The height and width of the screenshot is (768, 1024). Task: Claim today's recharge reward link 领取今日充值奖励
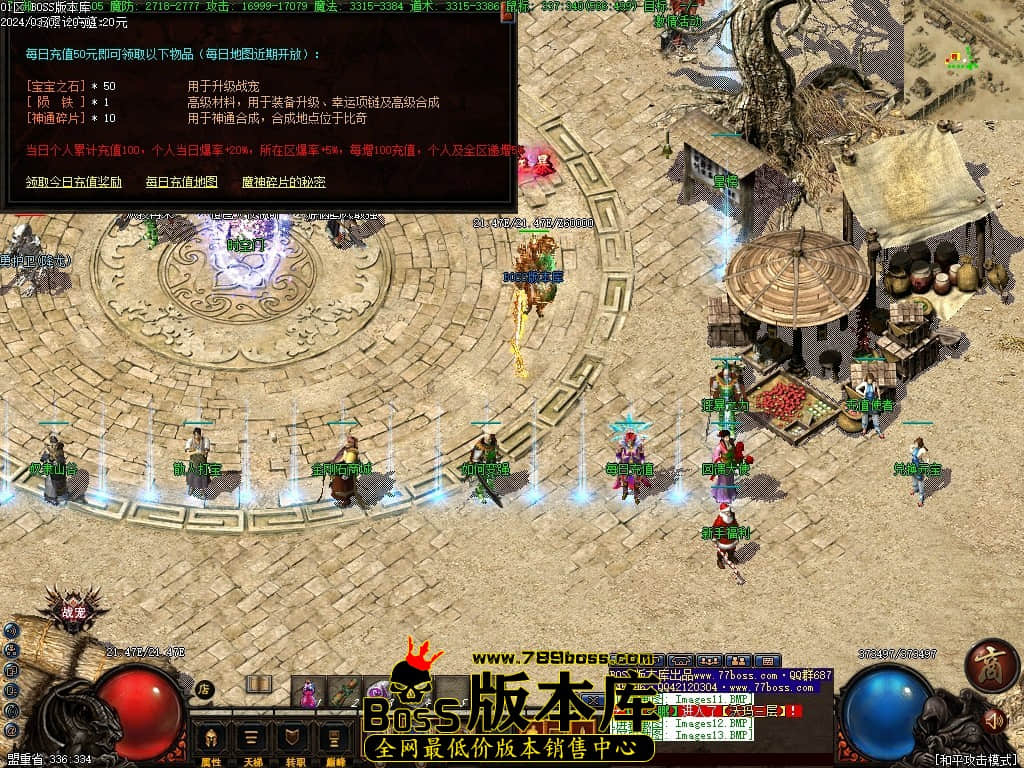[73, 182]
